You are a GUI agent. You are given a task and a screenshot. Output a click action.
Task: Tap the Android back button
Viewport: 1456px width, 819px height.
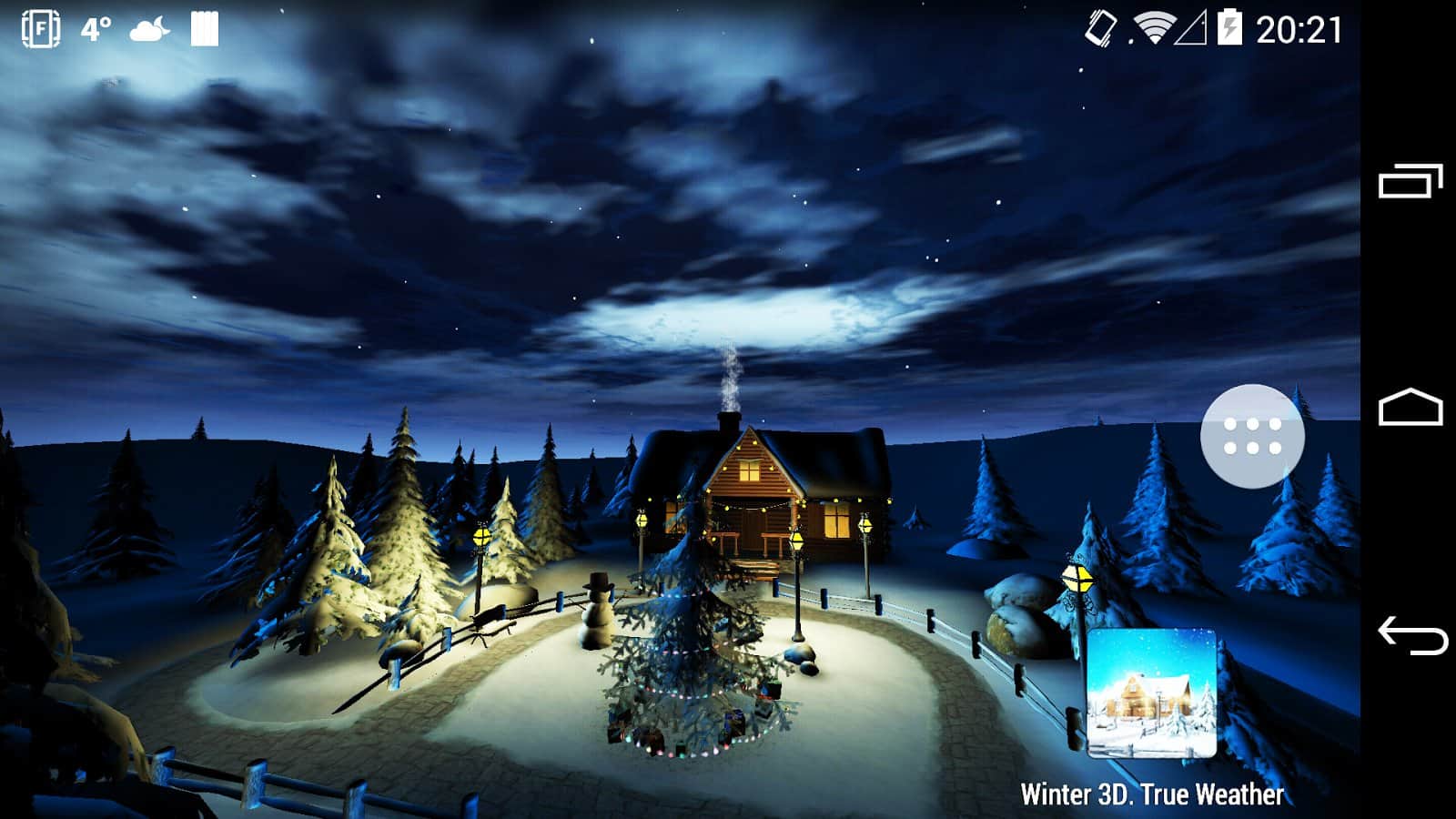point(1411,635)
